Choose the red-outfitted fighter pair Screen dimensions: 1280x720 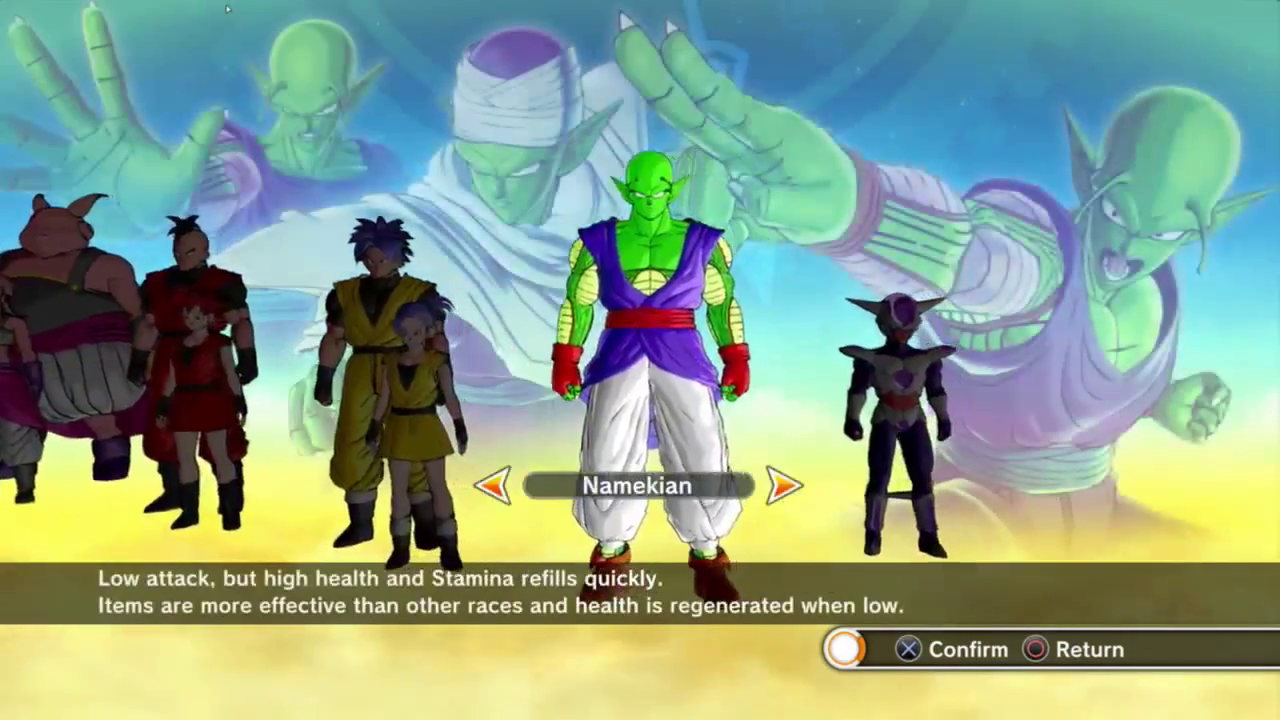point(197,370)
